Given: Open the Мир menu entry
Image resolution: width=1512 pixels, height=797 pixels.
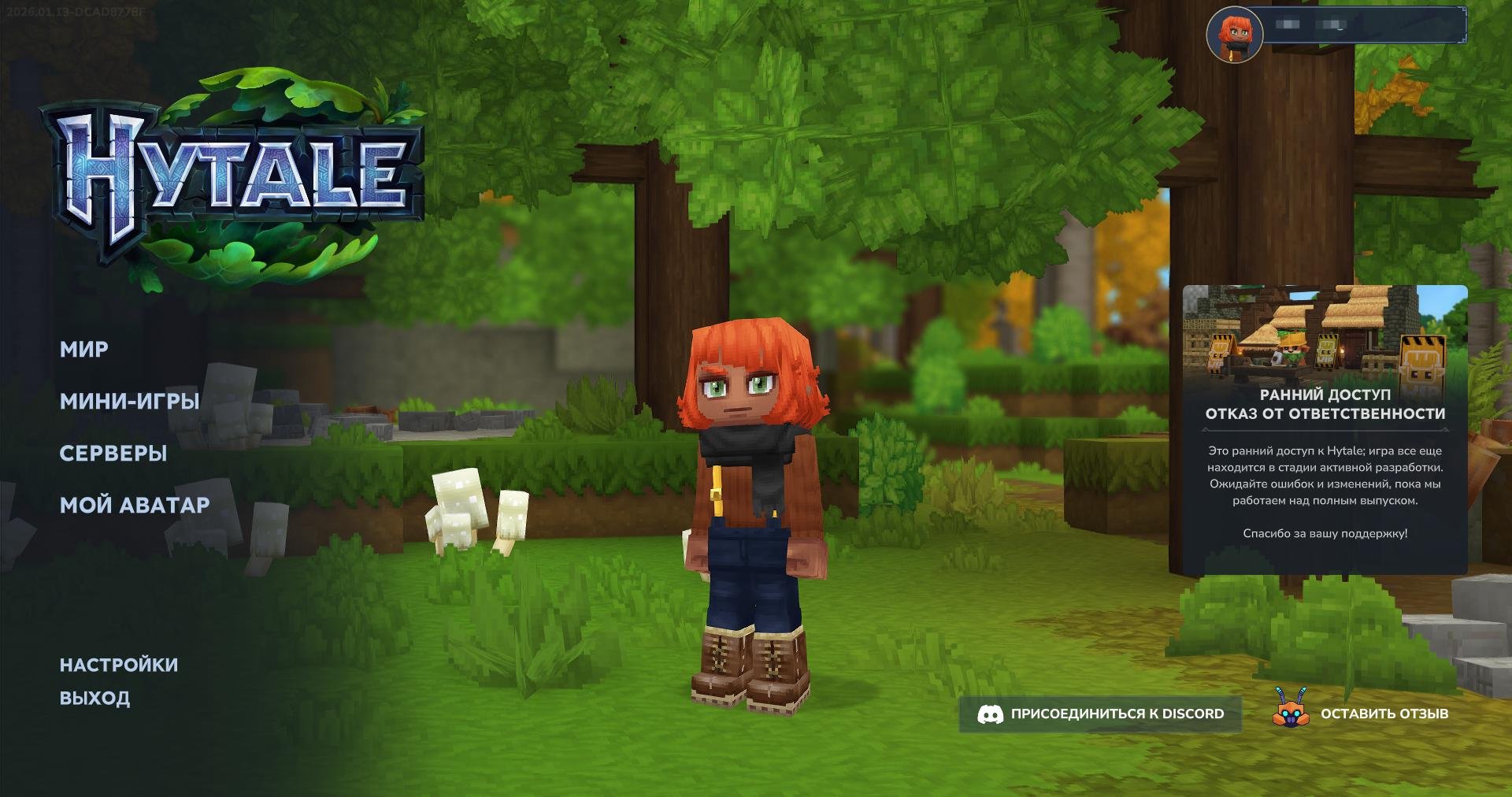Looking at the screenshot, I should (84, 350).
